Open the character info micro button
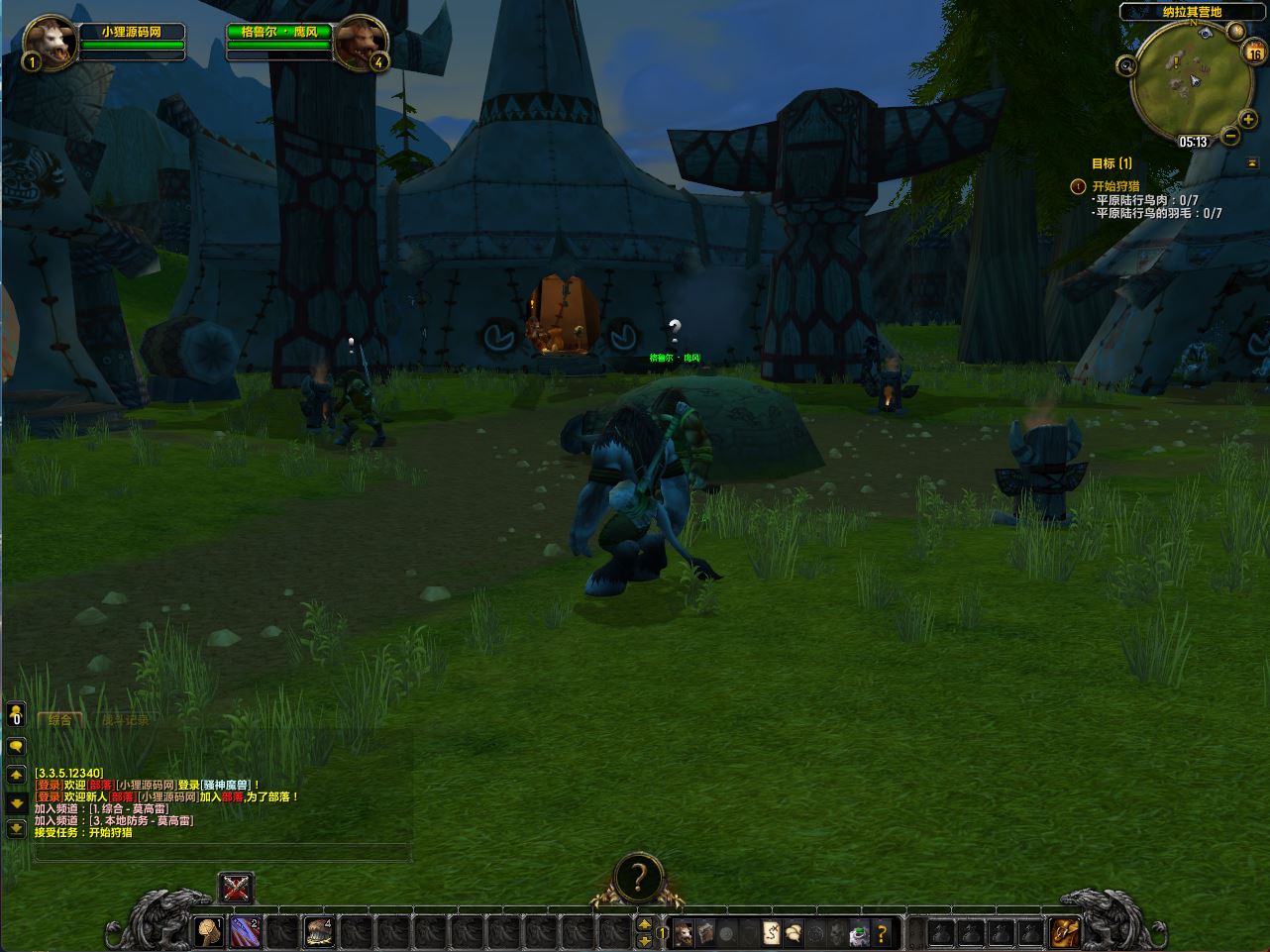 tap(684, 932)
